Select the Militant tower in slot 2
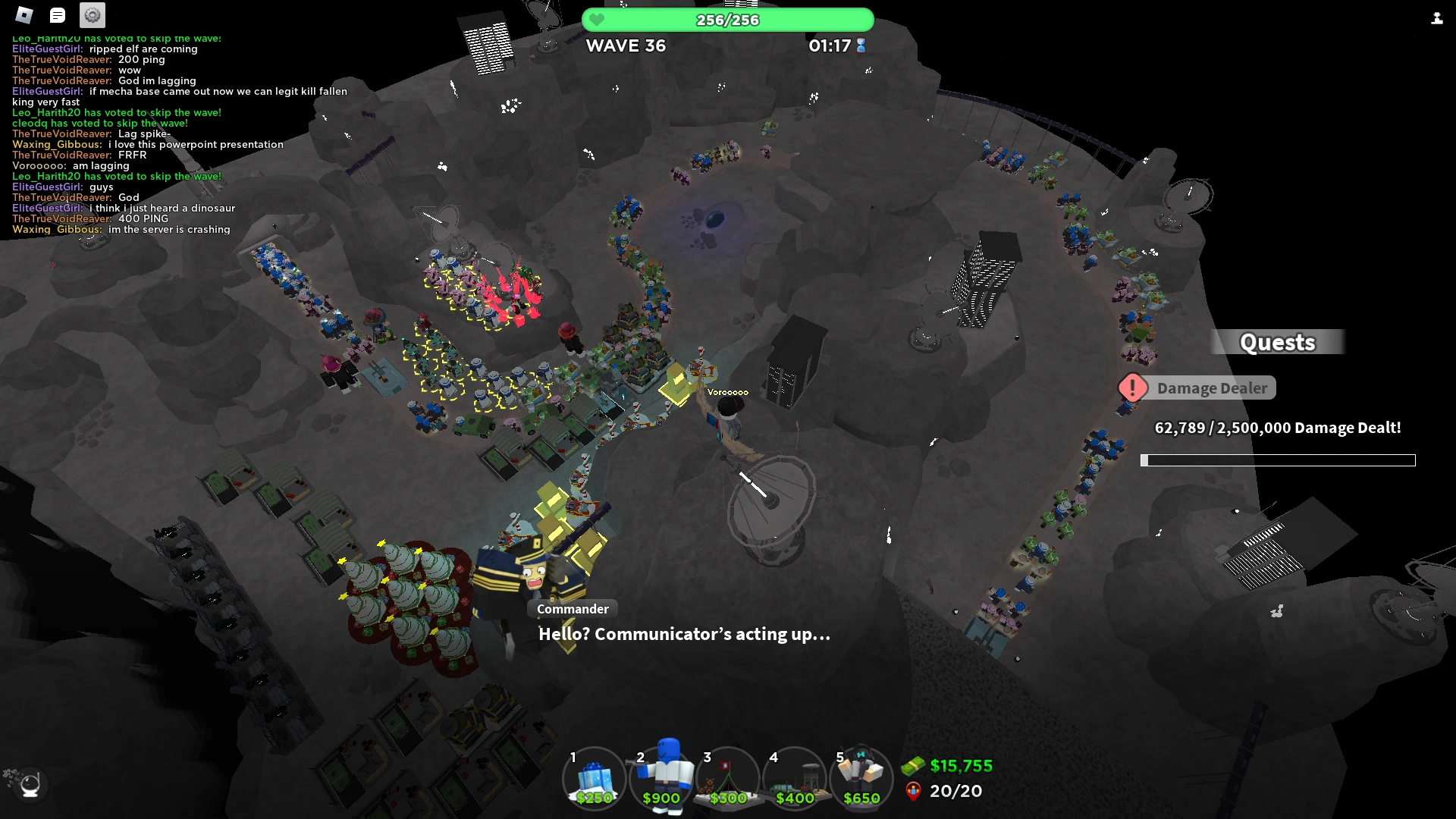 [x=661, y=777]
